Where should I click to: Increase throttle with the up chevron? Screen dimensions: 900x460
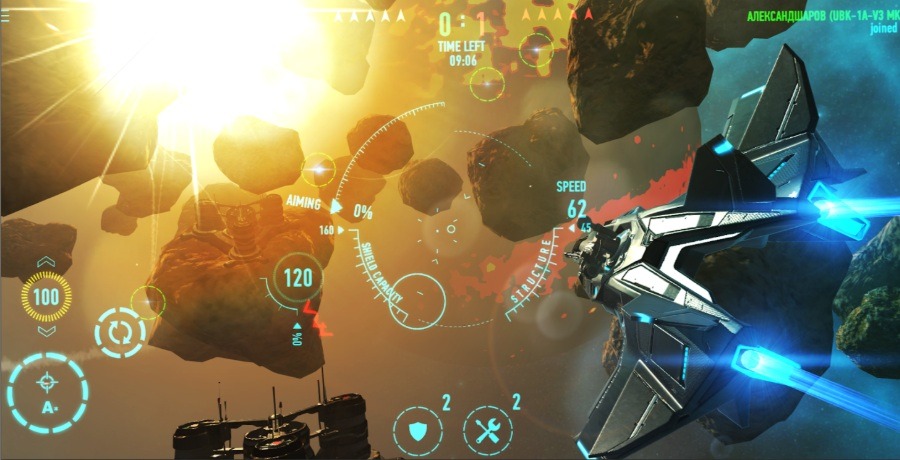[x=46, y=263]
